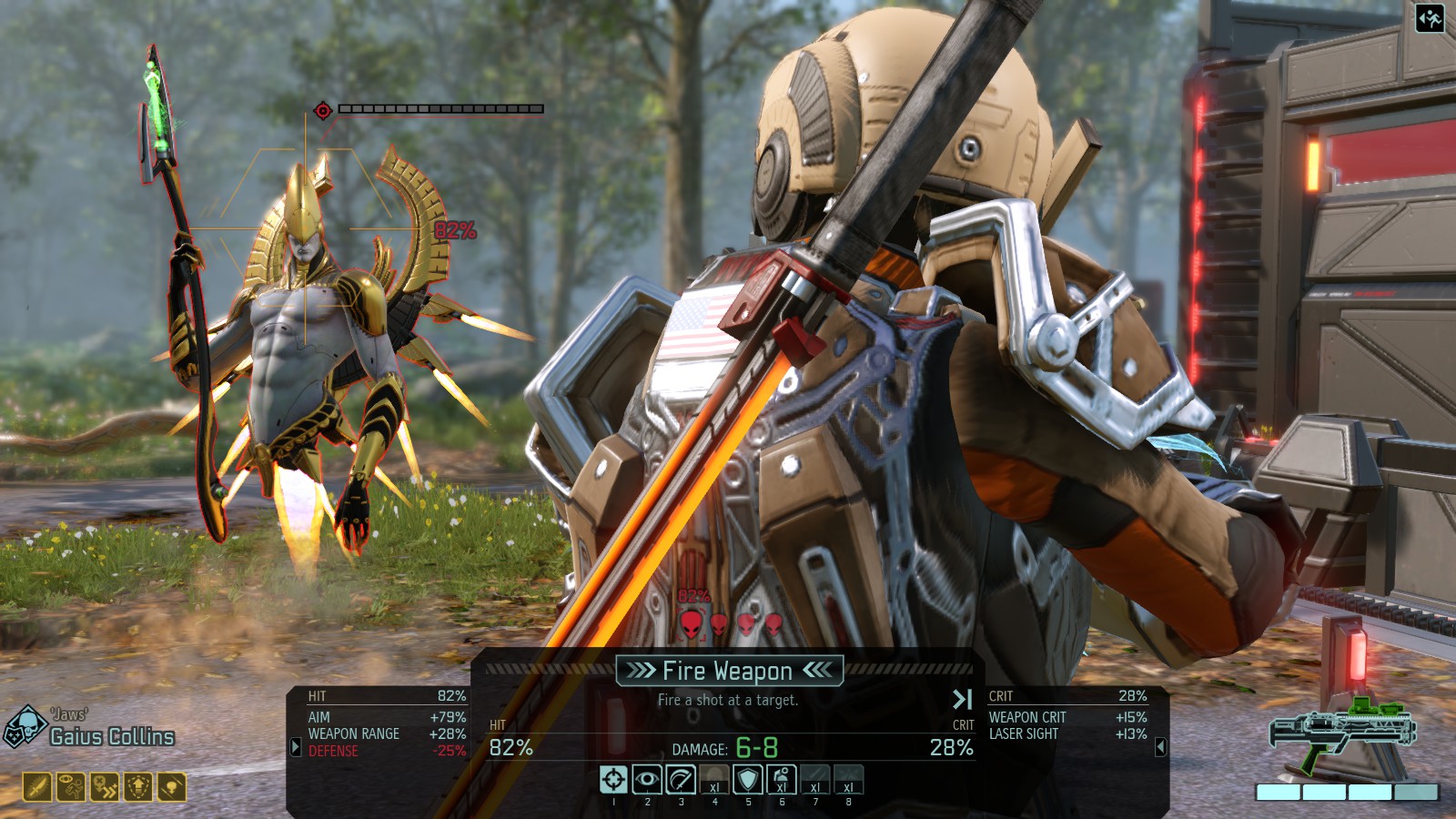This screenshot has height=819, width=1456.
Task: Toggle the running figure icon in top corner
Action: (1430, 18)
